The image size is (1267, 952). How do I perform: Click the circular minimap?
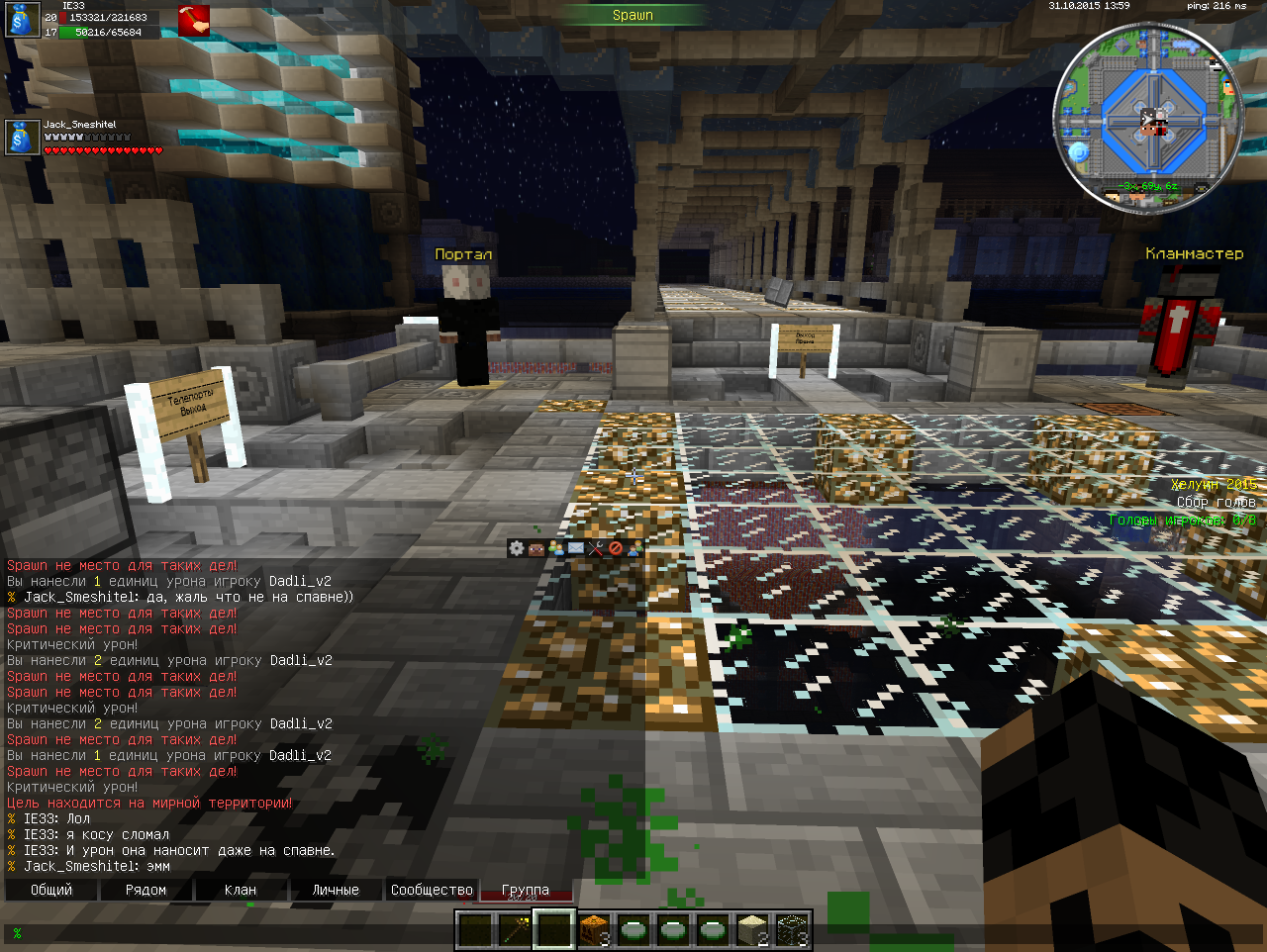1148,119
